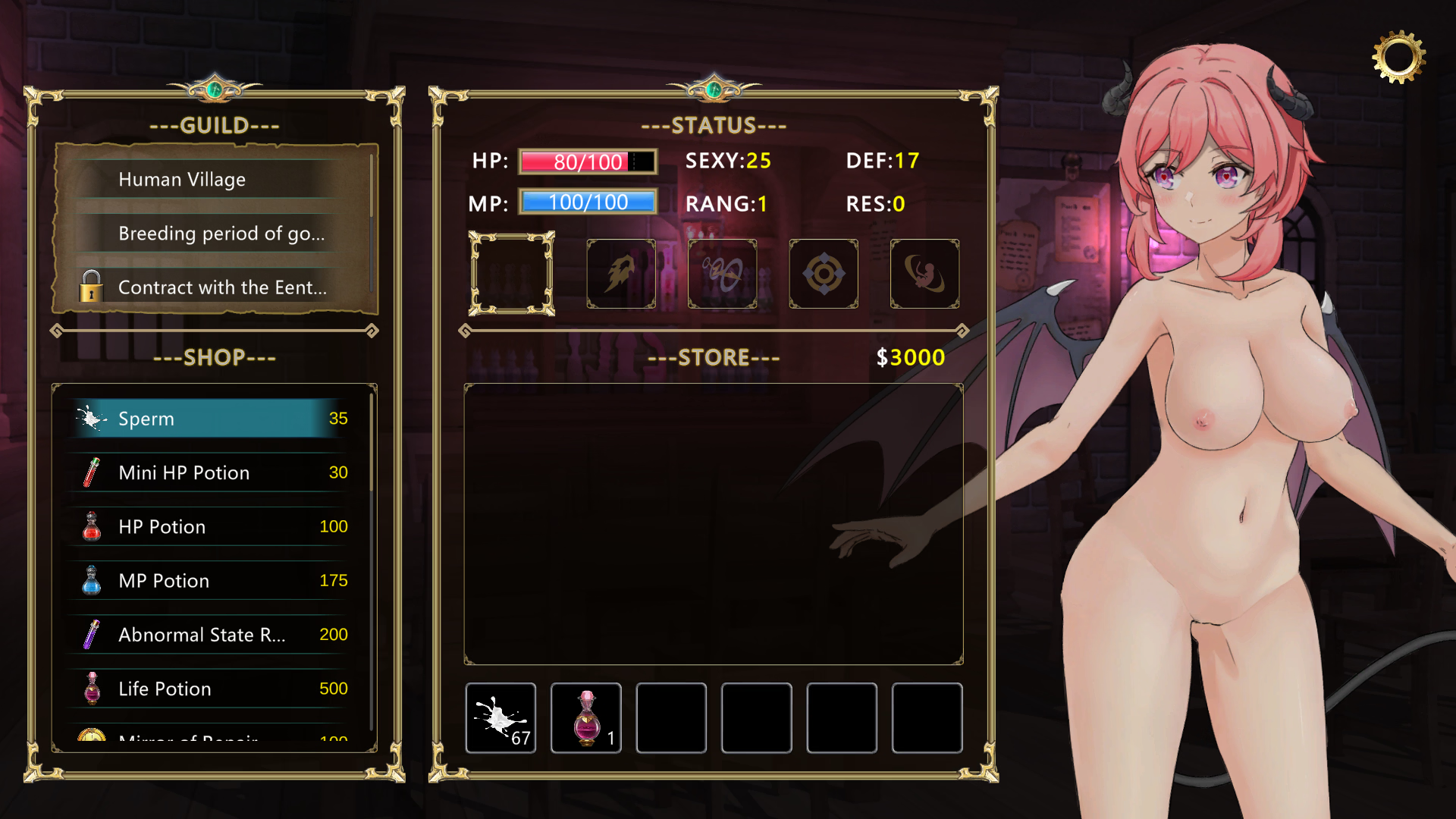
Task: Choose the embryo skill icon
Action: pyautogui.click(x=924, y=274)
